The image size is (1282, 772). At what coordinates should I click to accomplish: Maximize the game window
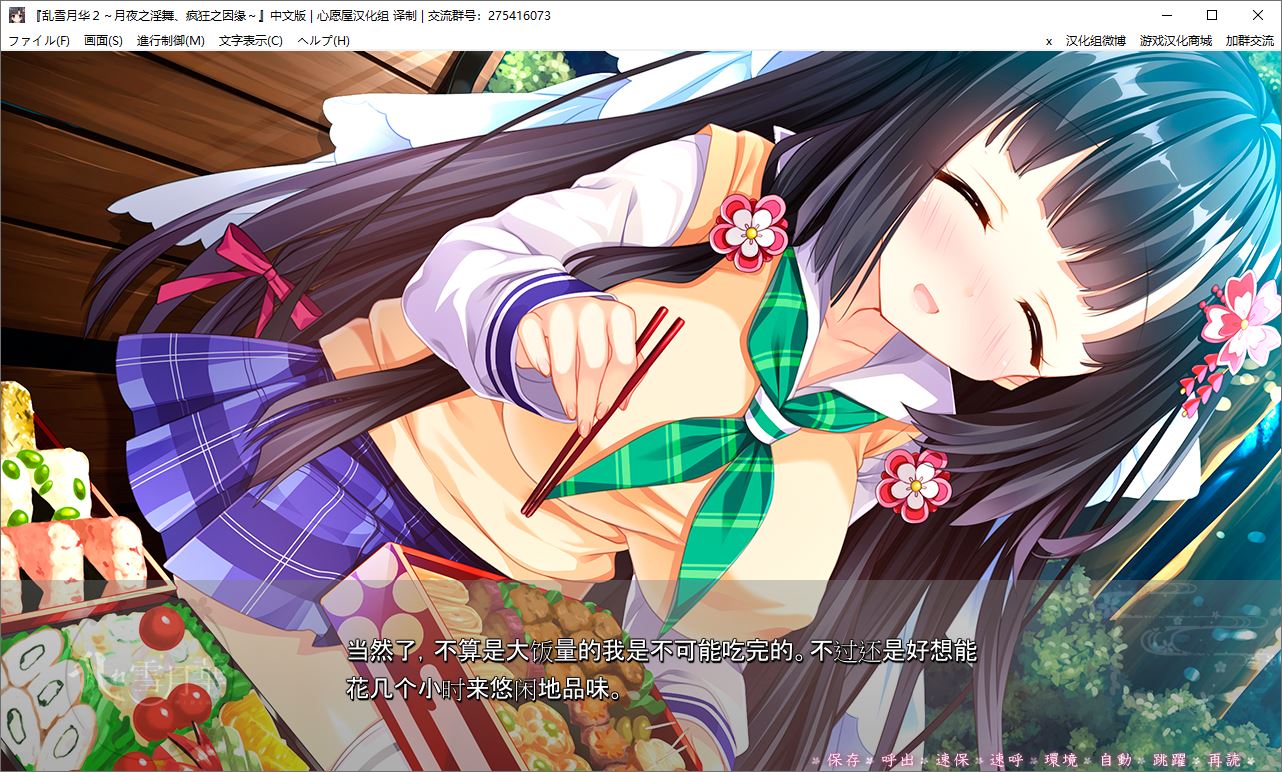point(1212,15)
